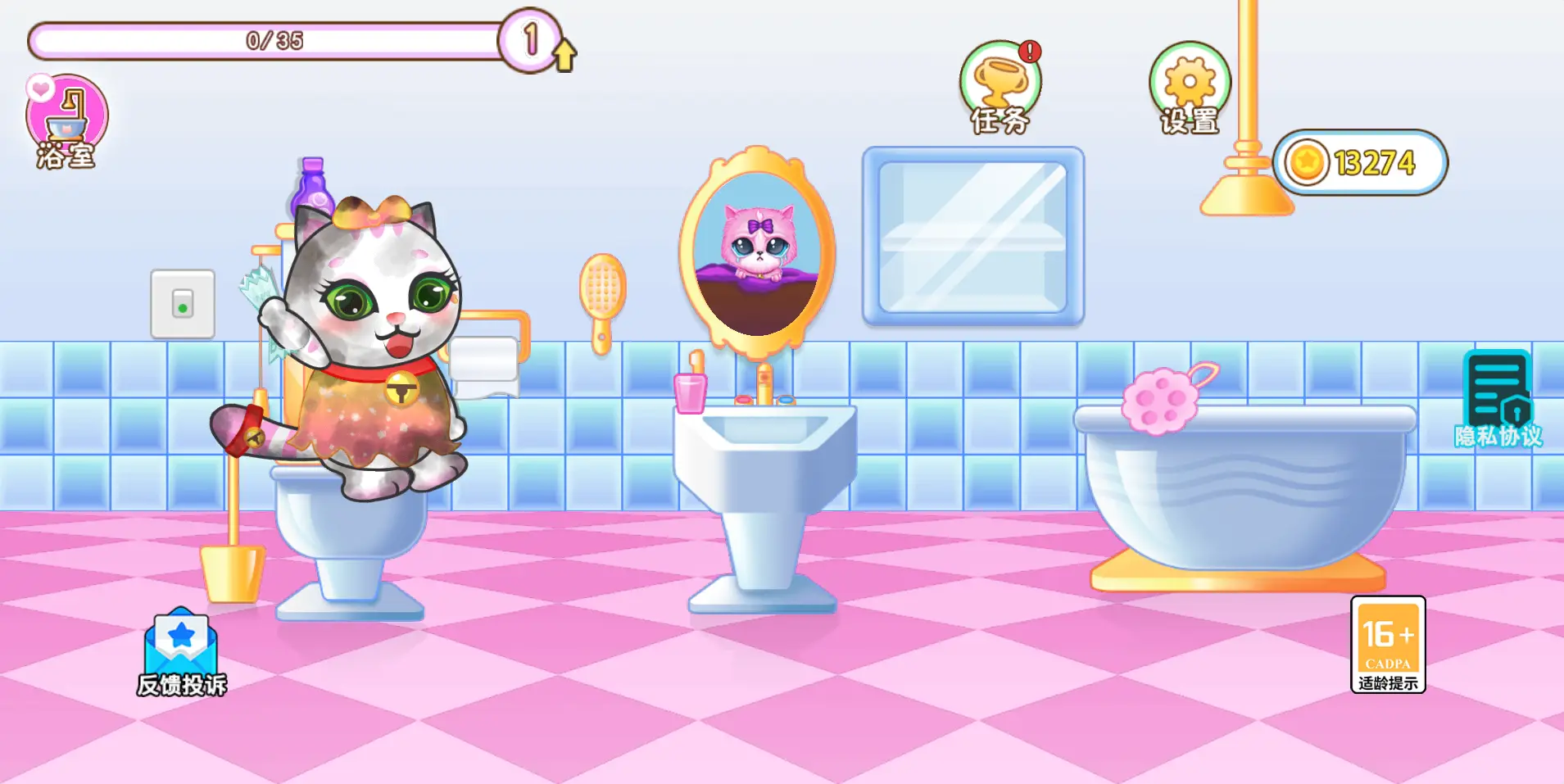Open the 隐私协议 privacy agreement
The width and height of the screenshot is (1564, 784).
[1498, 399]
